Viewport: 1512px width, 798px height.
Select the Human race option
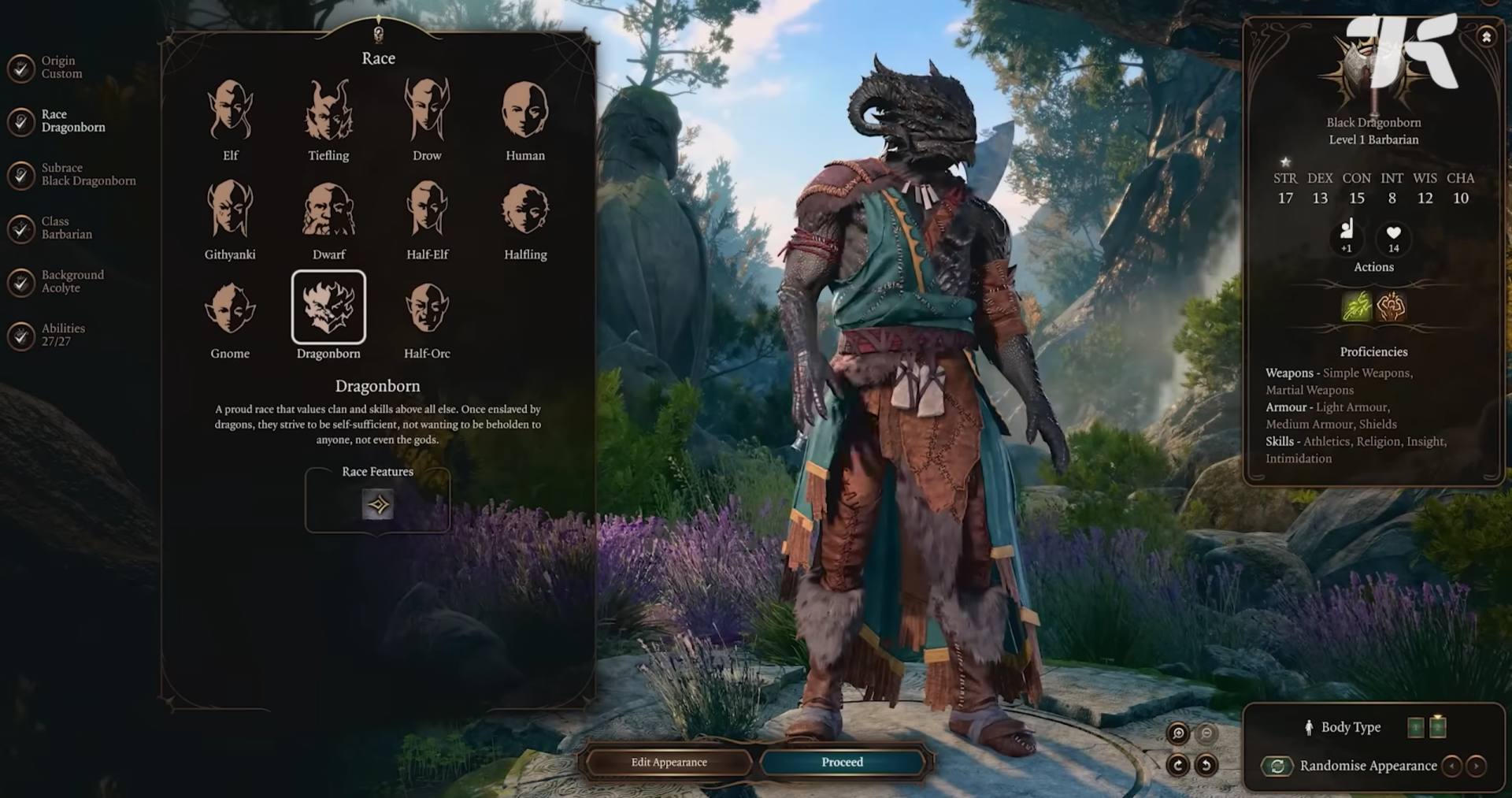(524, 111)
